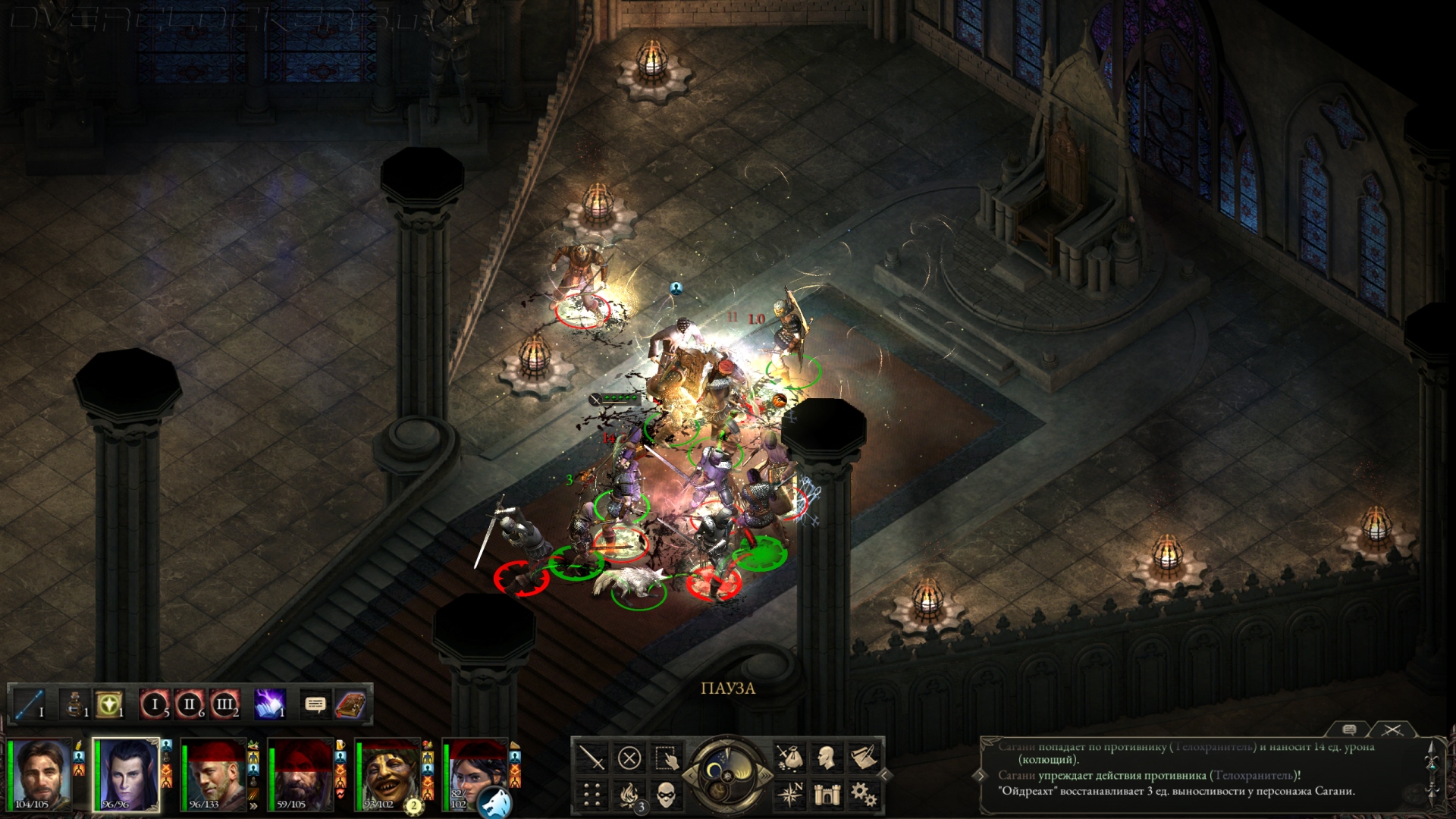Select the bearded man's portrait
Viewport: 1456px width, 819px height.
(x=40, y=775)
